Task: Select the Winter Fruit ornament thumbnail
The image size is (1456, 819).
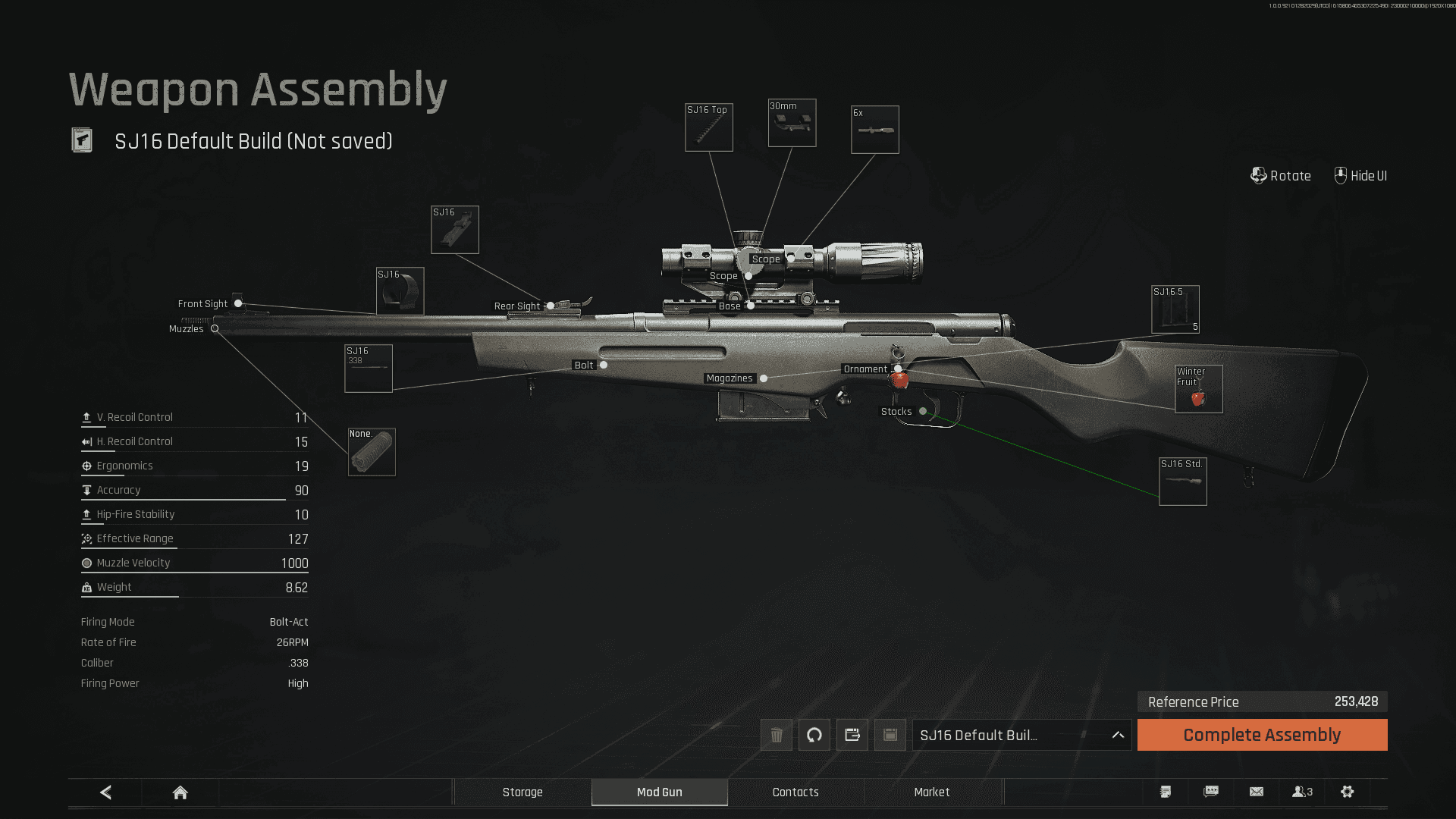Action: [x=1198, y=389]
